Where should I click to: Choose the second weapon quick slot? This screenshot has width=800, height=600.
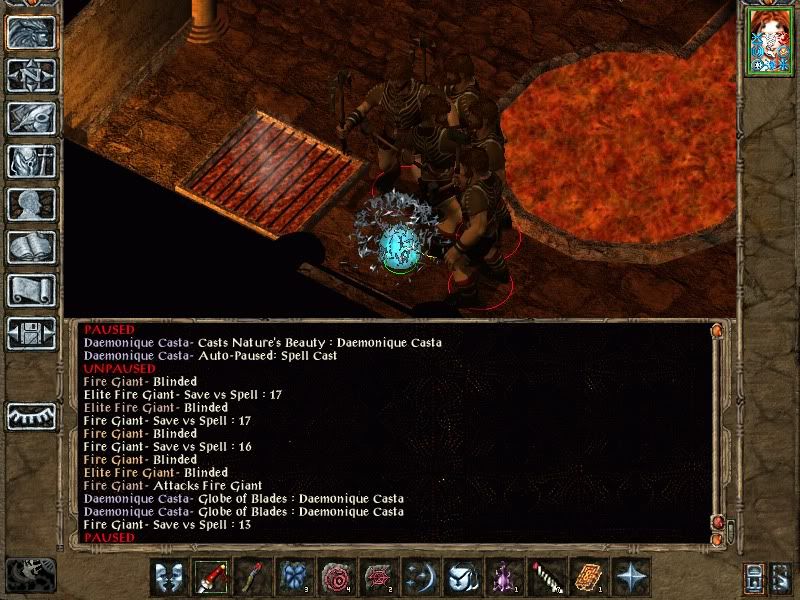coord(253,577)
